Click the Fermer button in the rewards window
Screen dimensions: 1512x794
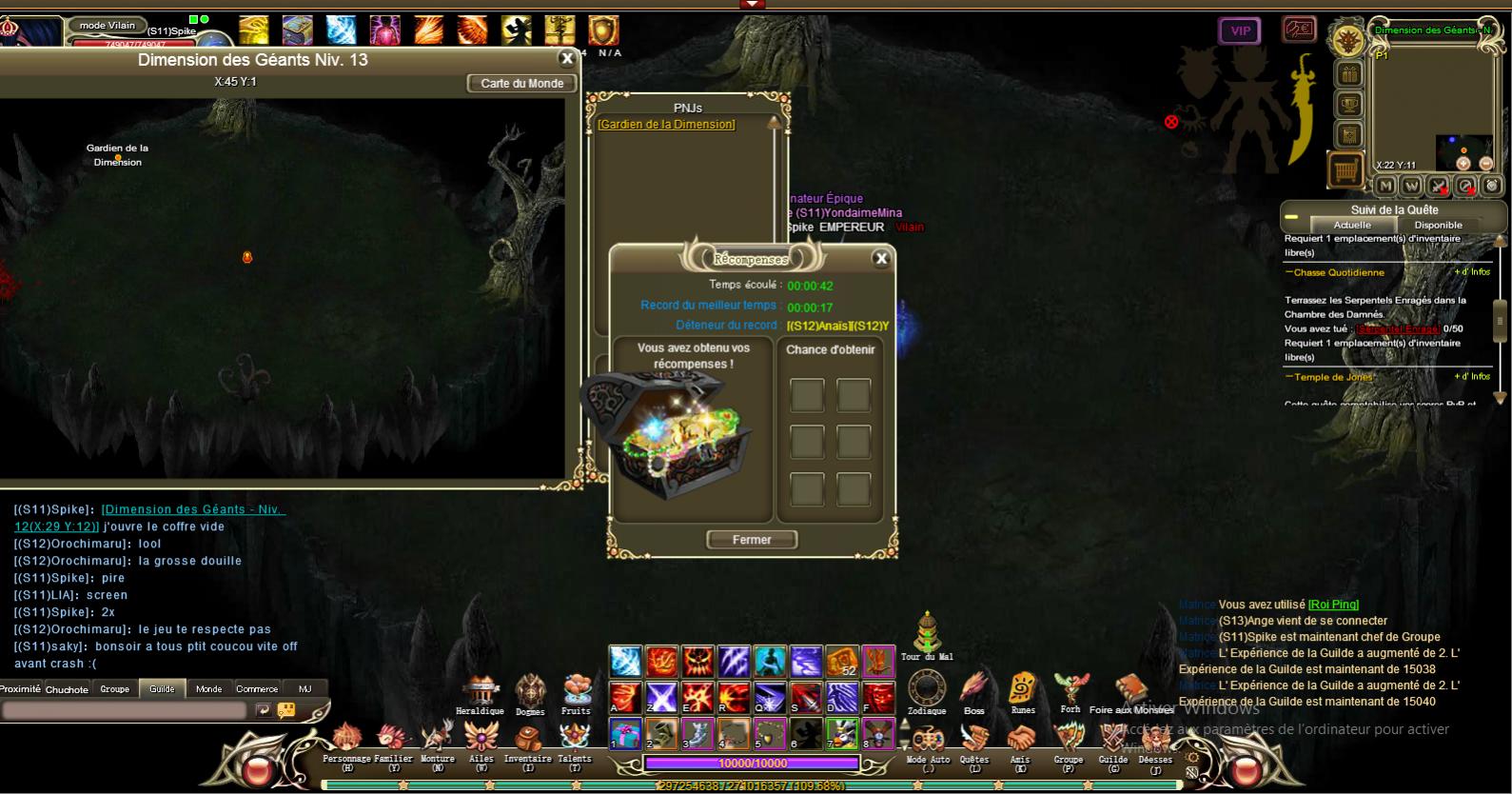[x=752, y=540]
